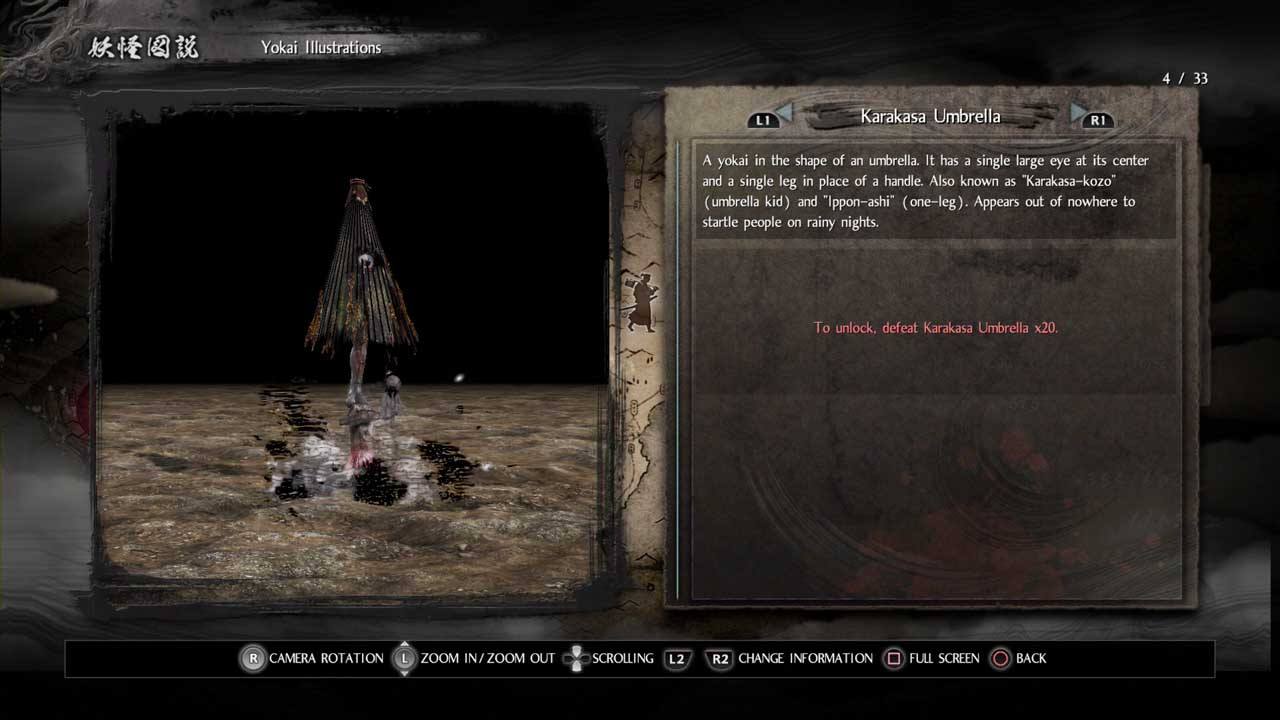The width and height of the screenshot is (1280, 720).
Task: Click the R stick Camera Rotation icon
Action: click(252, 658)
